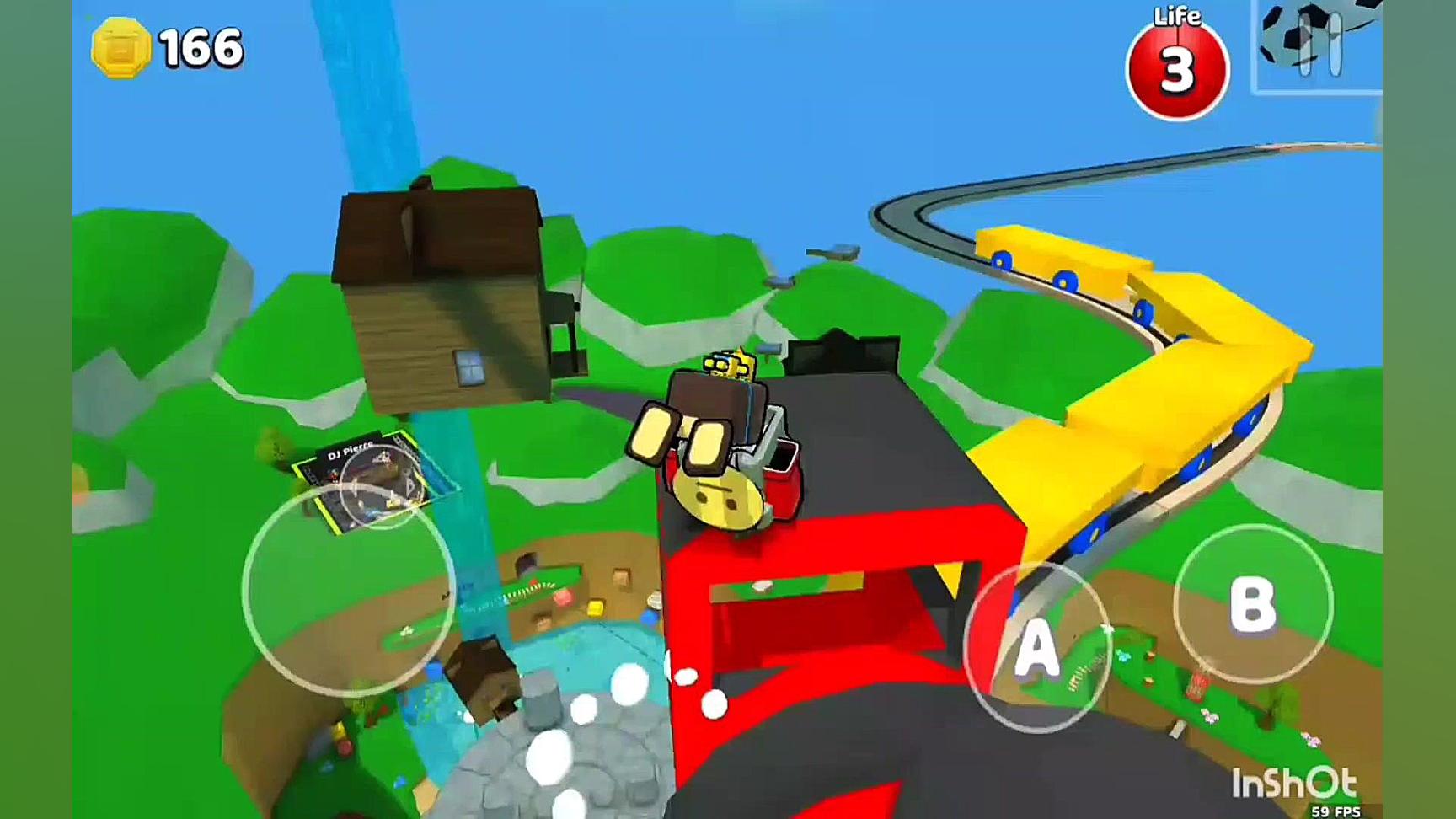Tap the B action button
The width and height of the screenshot is (1456, 819).
coord(1252,604)
